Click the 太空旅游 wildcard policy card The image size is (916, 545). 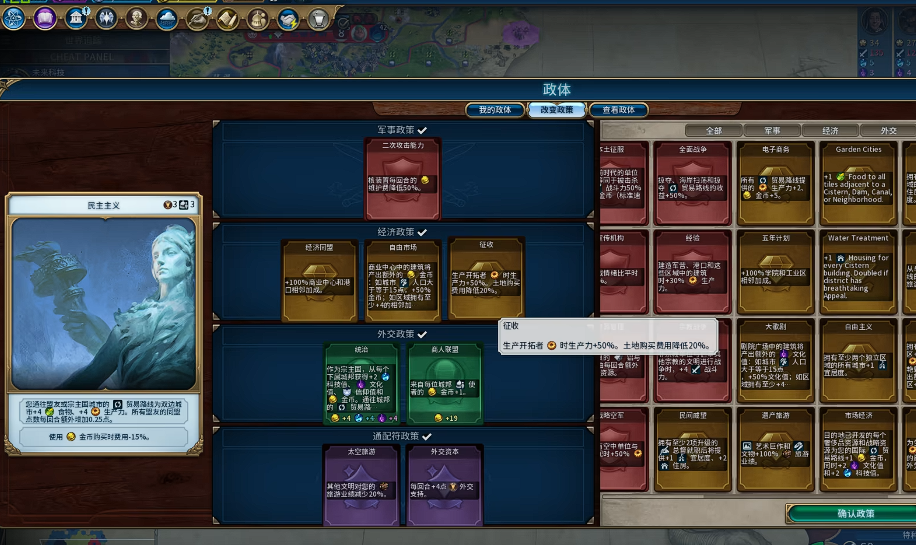(x=360, y=484)
